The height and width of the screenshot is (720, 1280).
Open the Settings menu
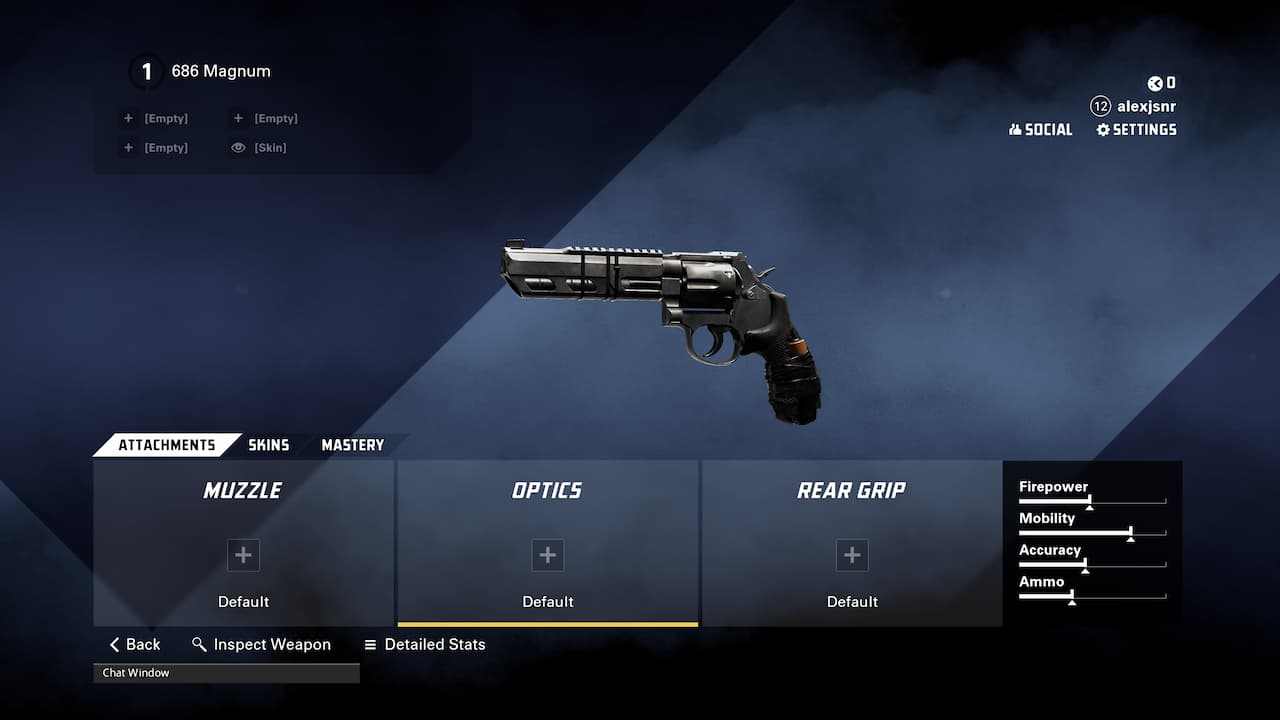pos(1136,130)
